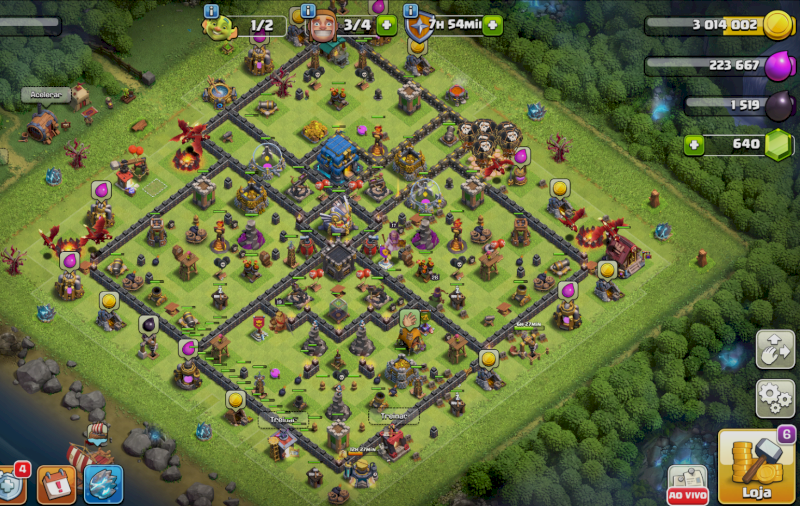This screenshot has height=506, width=800.
Task: Add a builder with the plus button
Action: coord(387,25)
